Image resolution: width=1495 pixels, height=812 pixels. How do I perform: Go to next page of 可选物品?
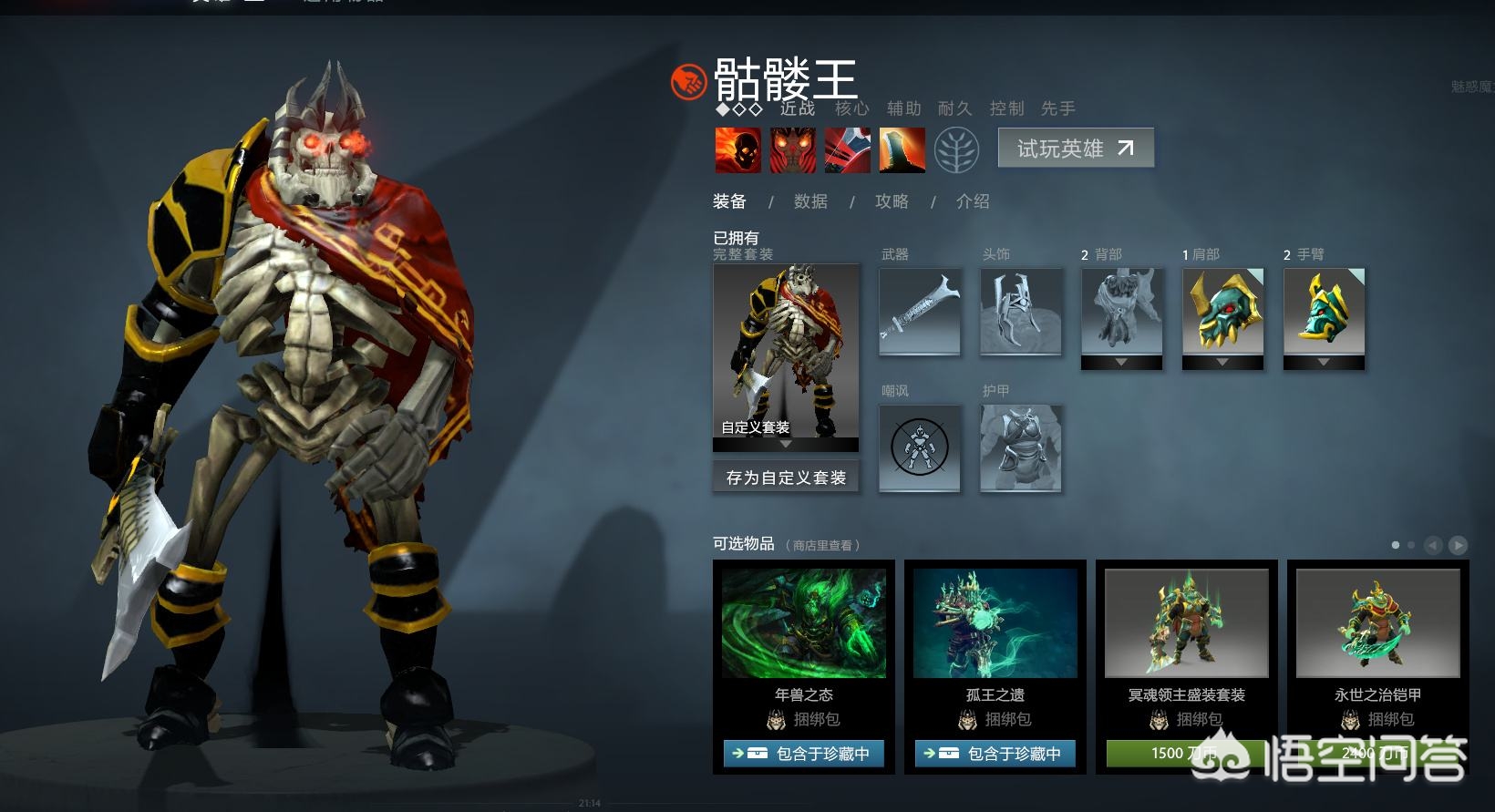click(1459, 545)
